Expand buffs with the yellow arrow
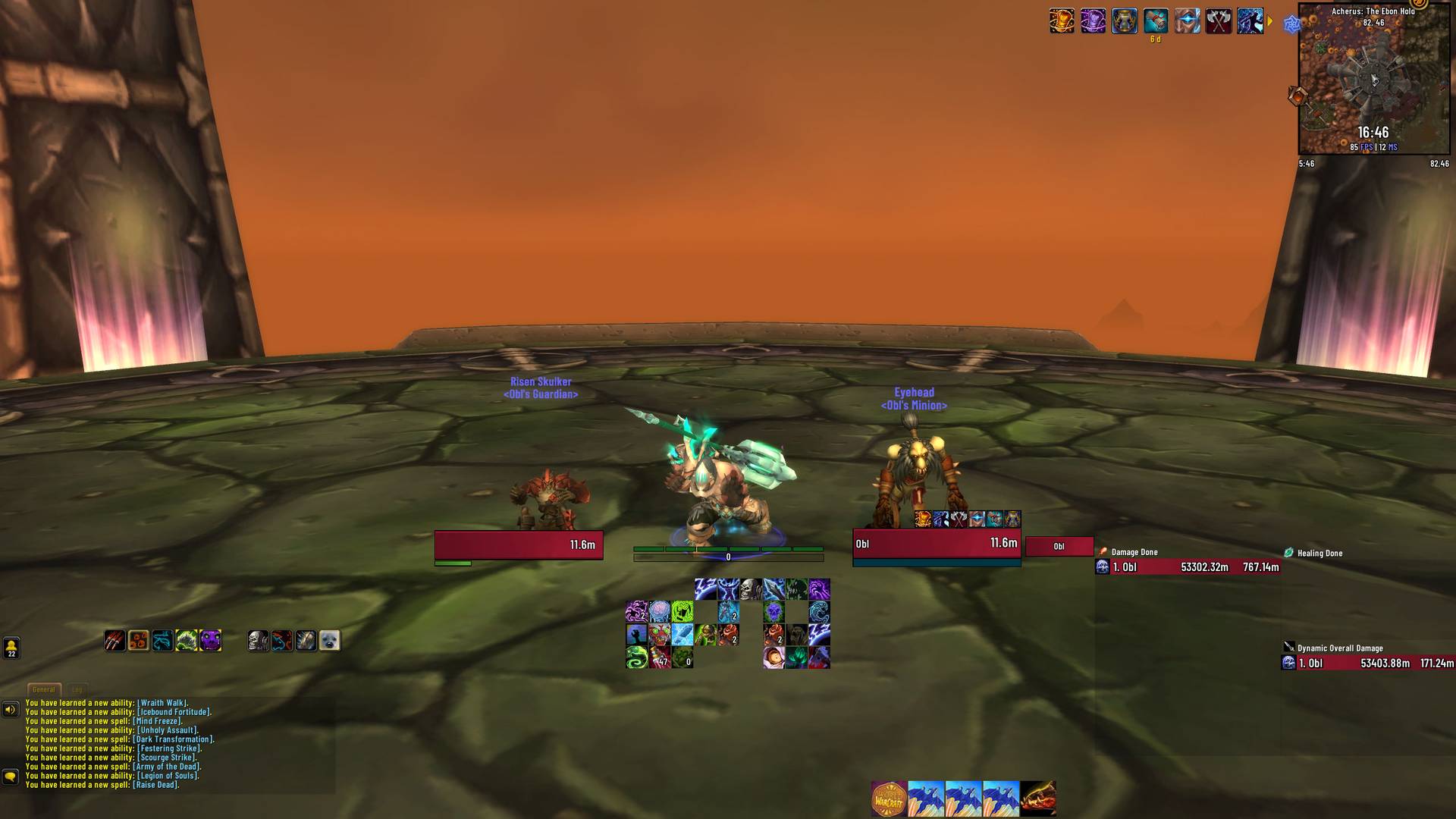 1270,21
